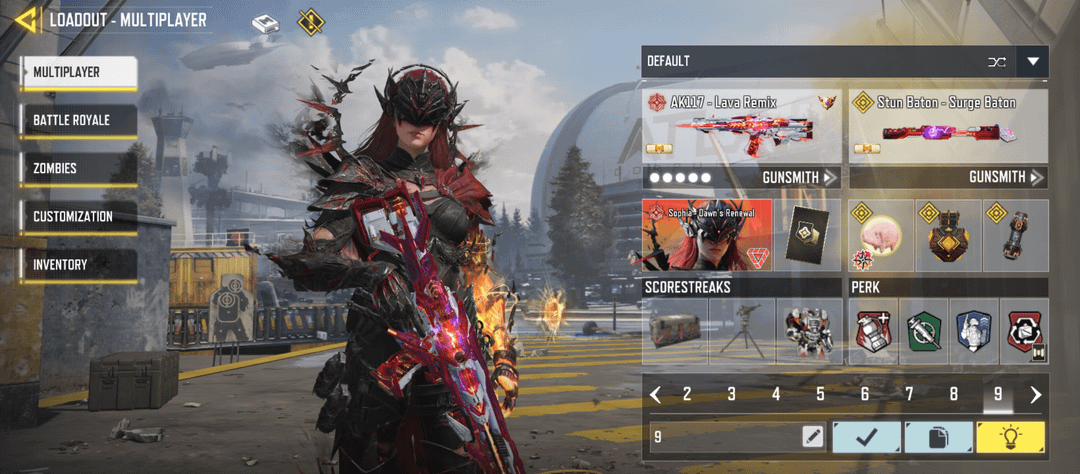This screenshot has width=1080, height=474.
Task: Open the Battle Royale loadout tab
Action: tap(78, 120)
